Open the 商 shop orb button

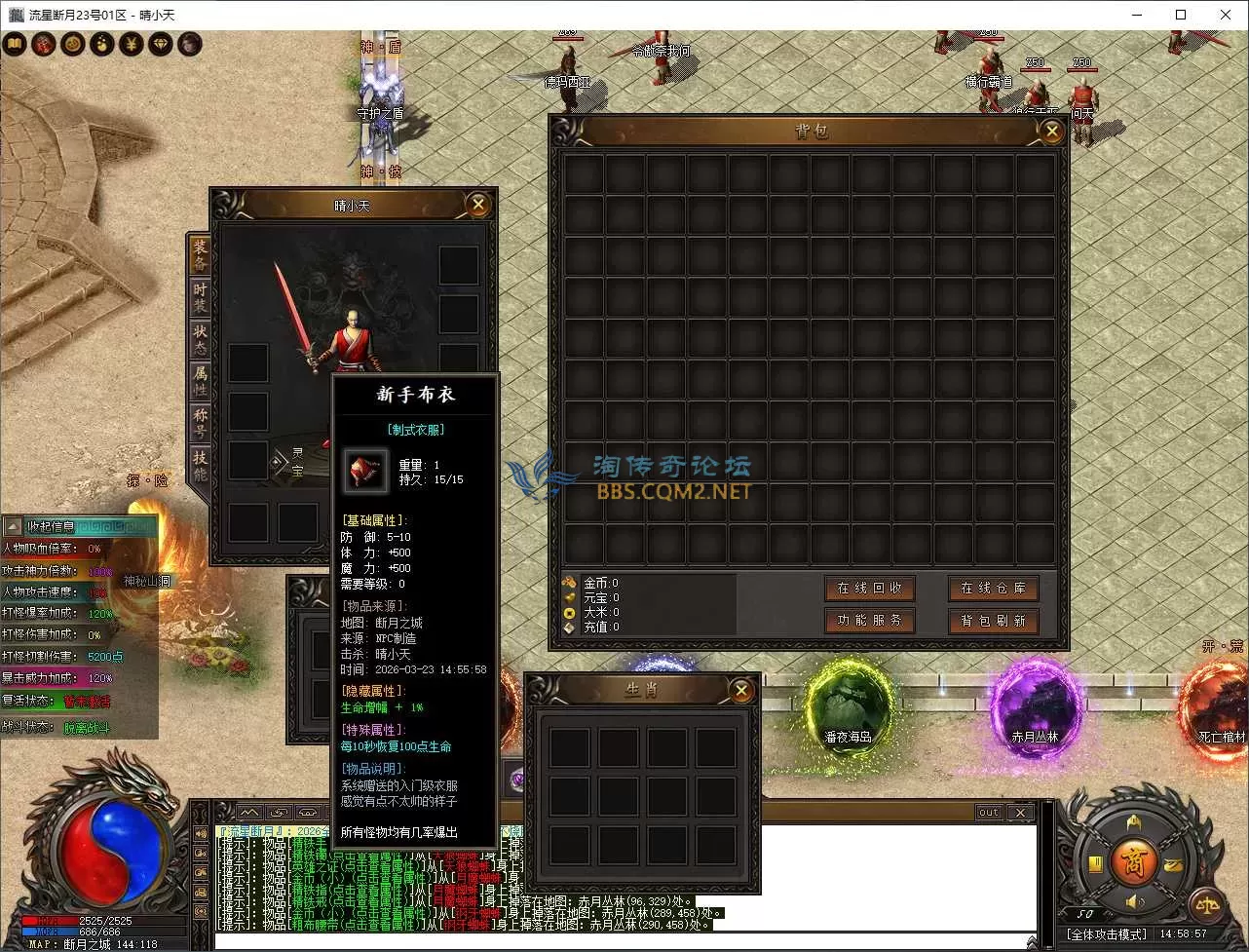pyautogui.click(x=1133, y=862)
